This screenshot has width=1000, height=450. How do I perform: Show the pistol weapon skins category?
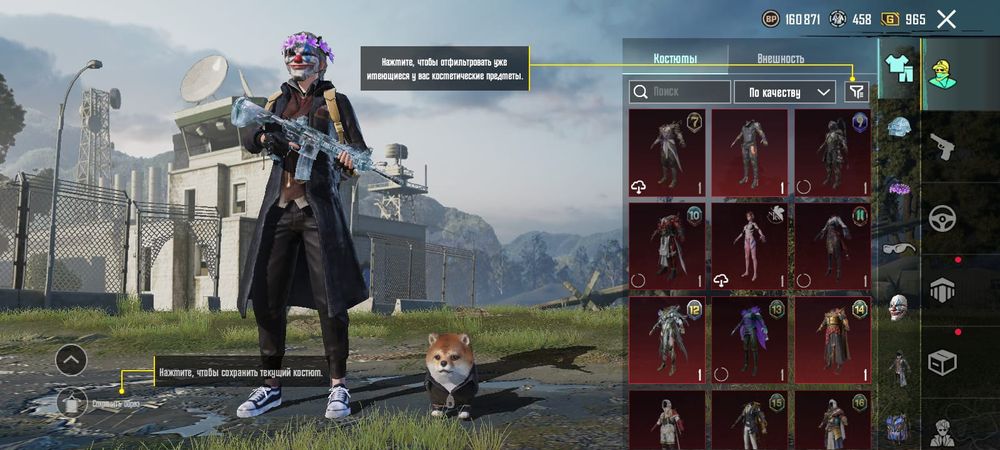[x=941, y=147]
